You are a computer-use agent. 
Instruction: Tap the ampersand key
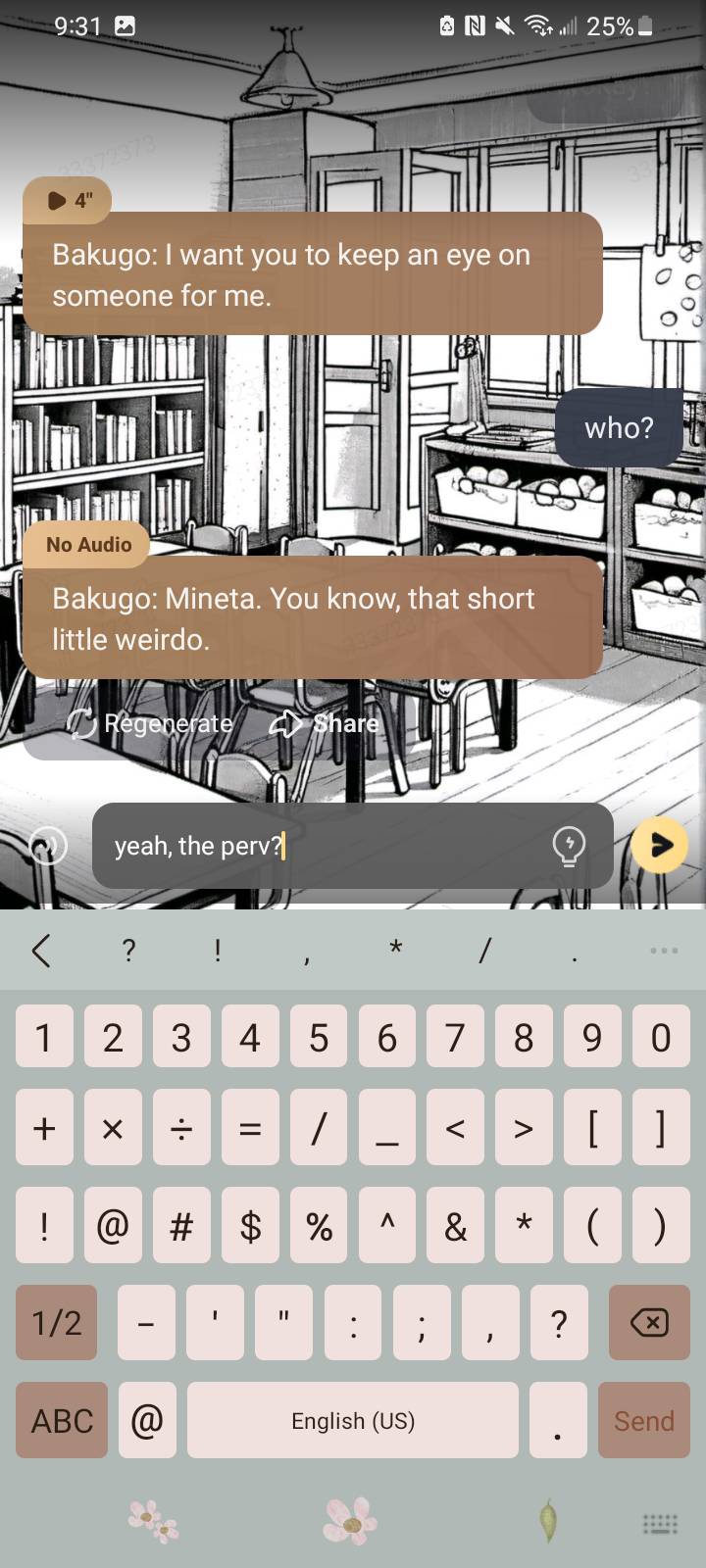pos(455,1226)
